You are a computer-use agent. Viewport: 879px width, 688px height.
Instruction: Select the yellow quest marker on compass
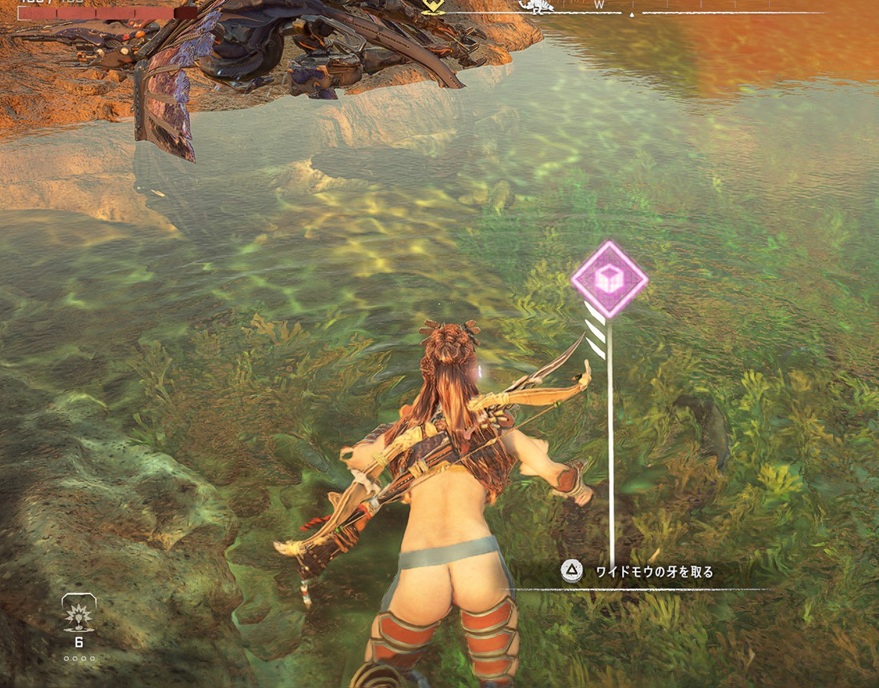(x=432, y=5)
